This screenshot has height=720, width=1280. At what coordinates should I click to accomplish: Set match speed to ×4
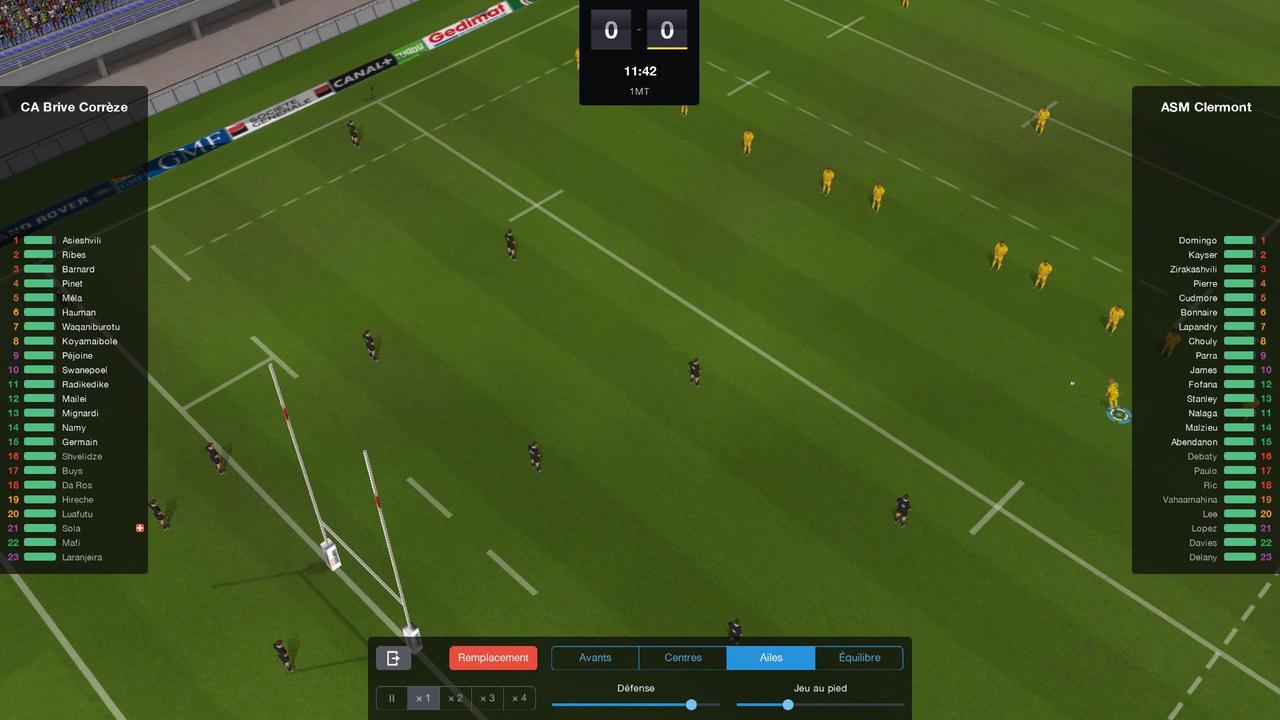(519, 698)
